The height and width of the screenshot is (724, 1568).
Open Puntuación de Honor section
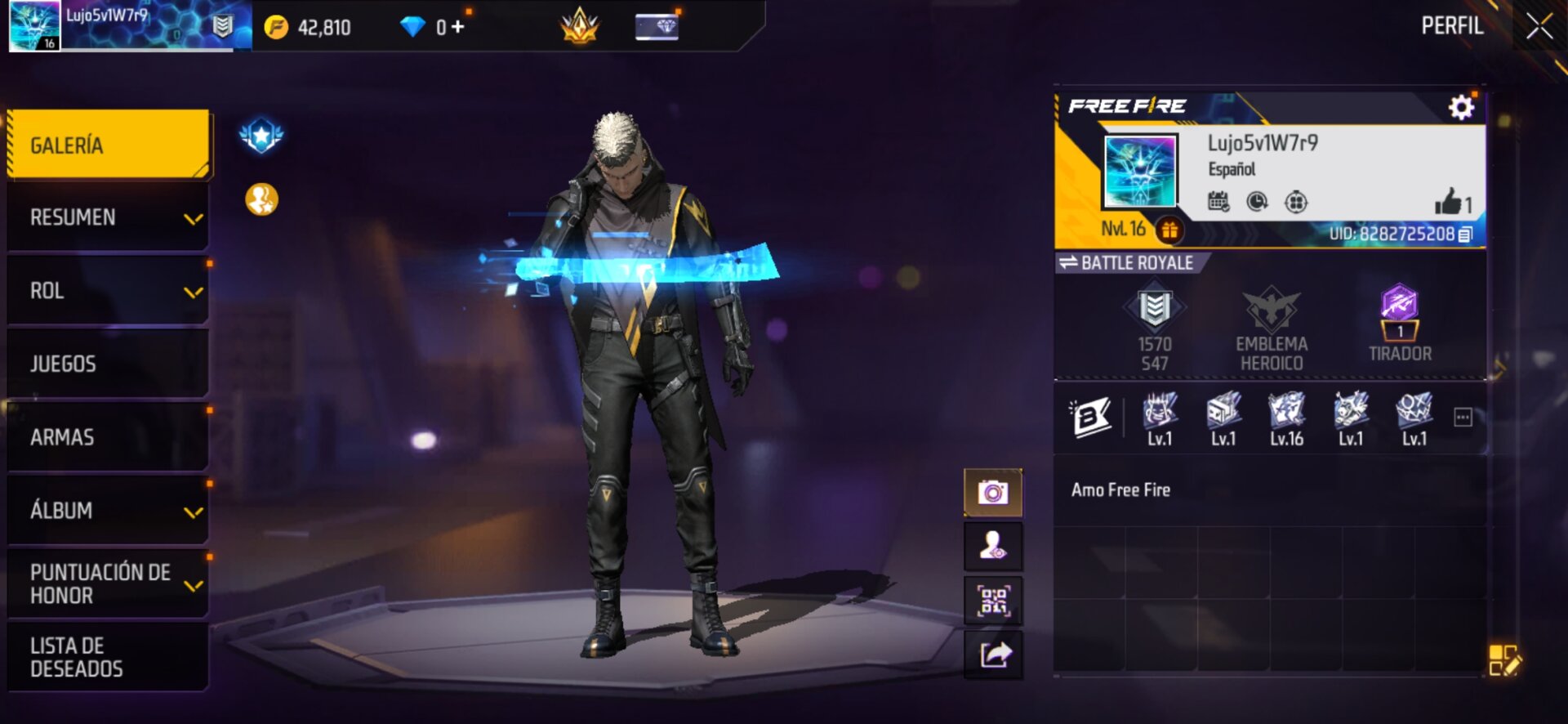tap(108, 583)
